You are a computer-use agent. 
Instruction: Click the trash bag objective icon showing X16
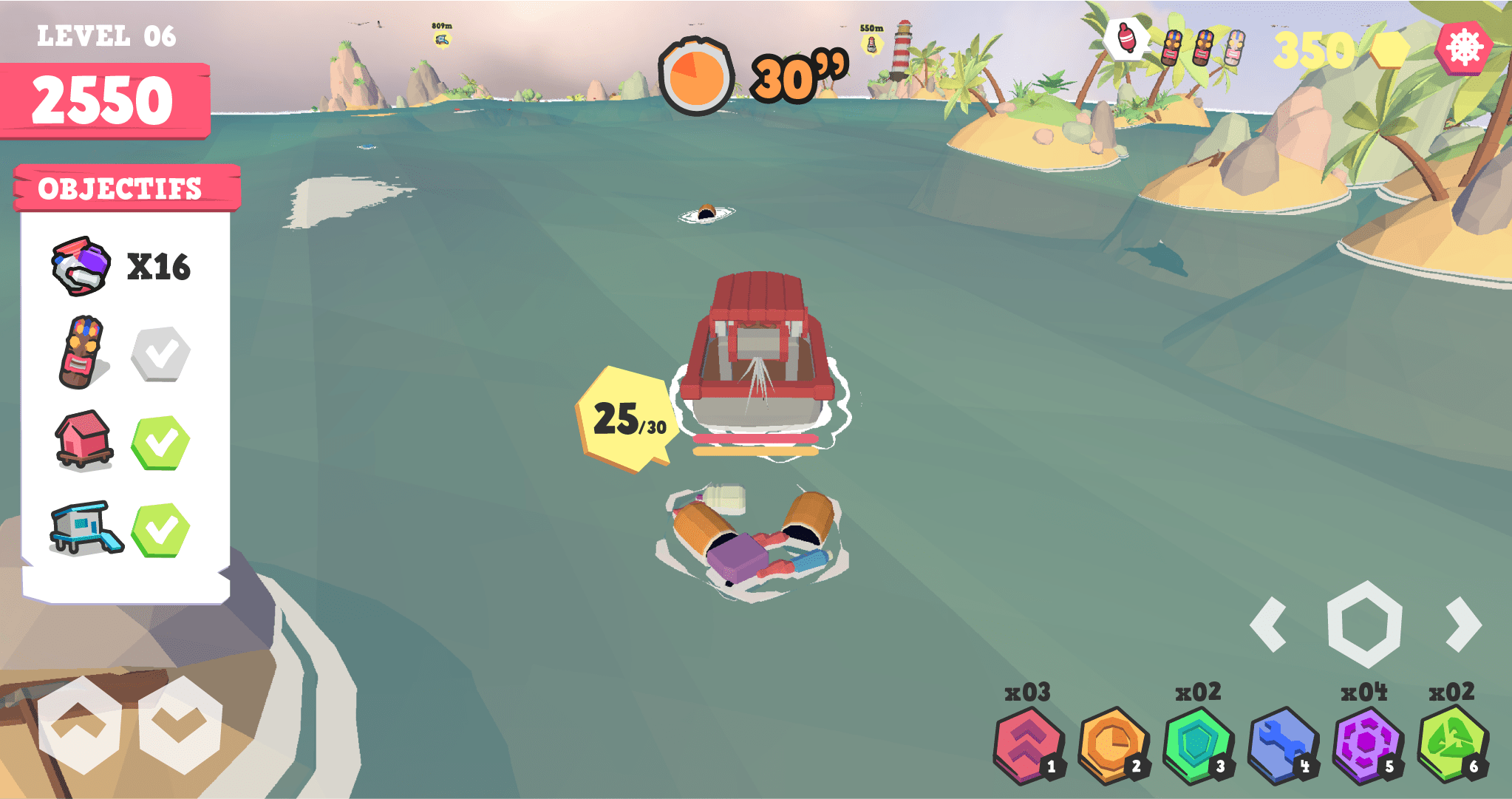tap(81, 267)
